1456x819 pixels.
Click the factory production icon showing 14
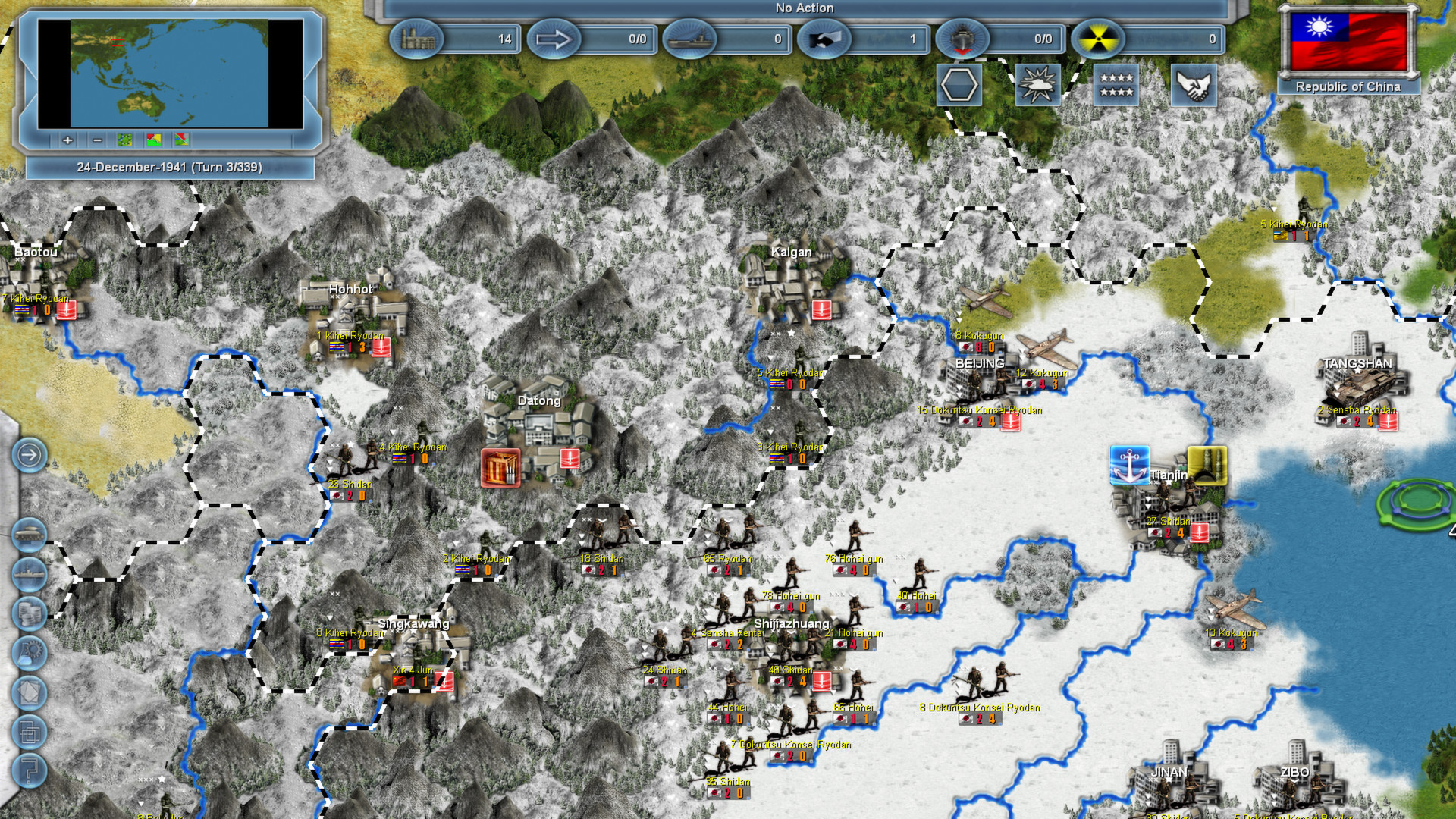click(418, 39)
